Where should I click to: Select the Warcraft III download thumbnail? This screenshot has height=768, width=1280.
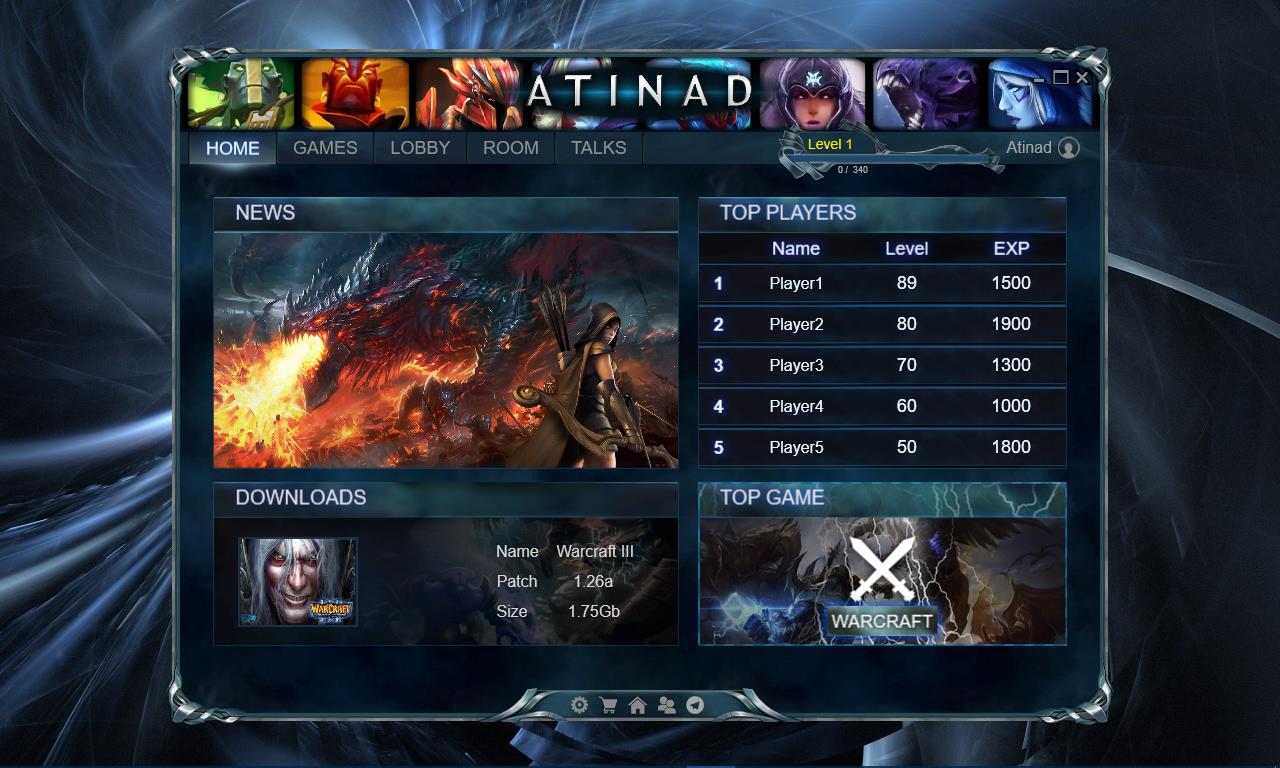(297, 582)
